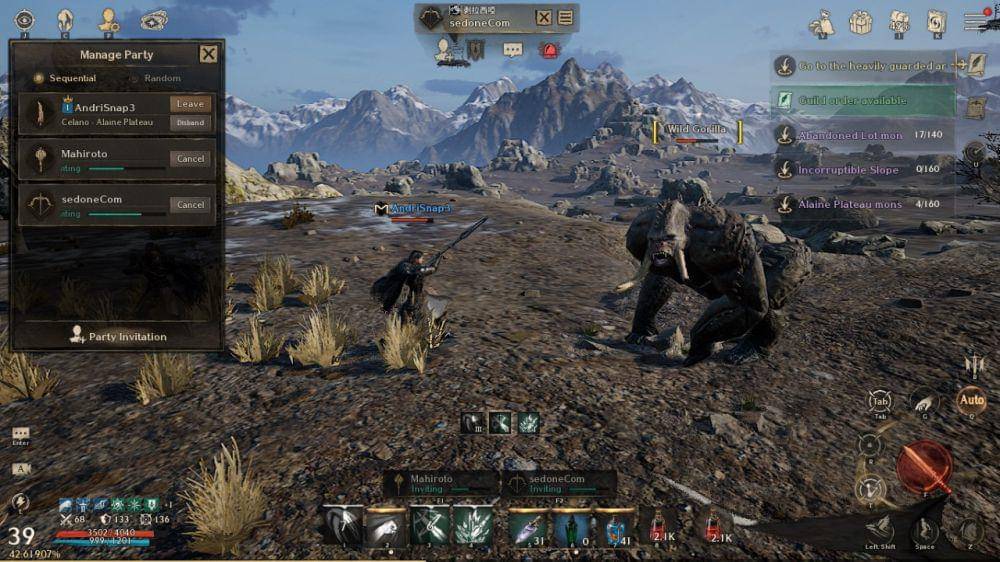Close the Manage Party window

click(x=208, y=54)
